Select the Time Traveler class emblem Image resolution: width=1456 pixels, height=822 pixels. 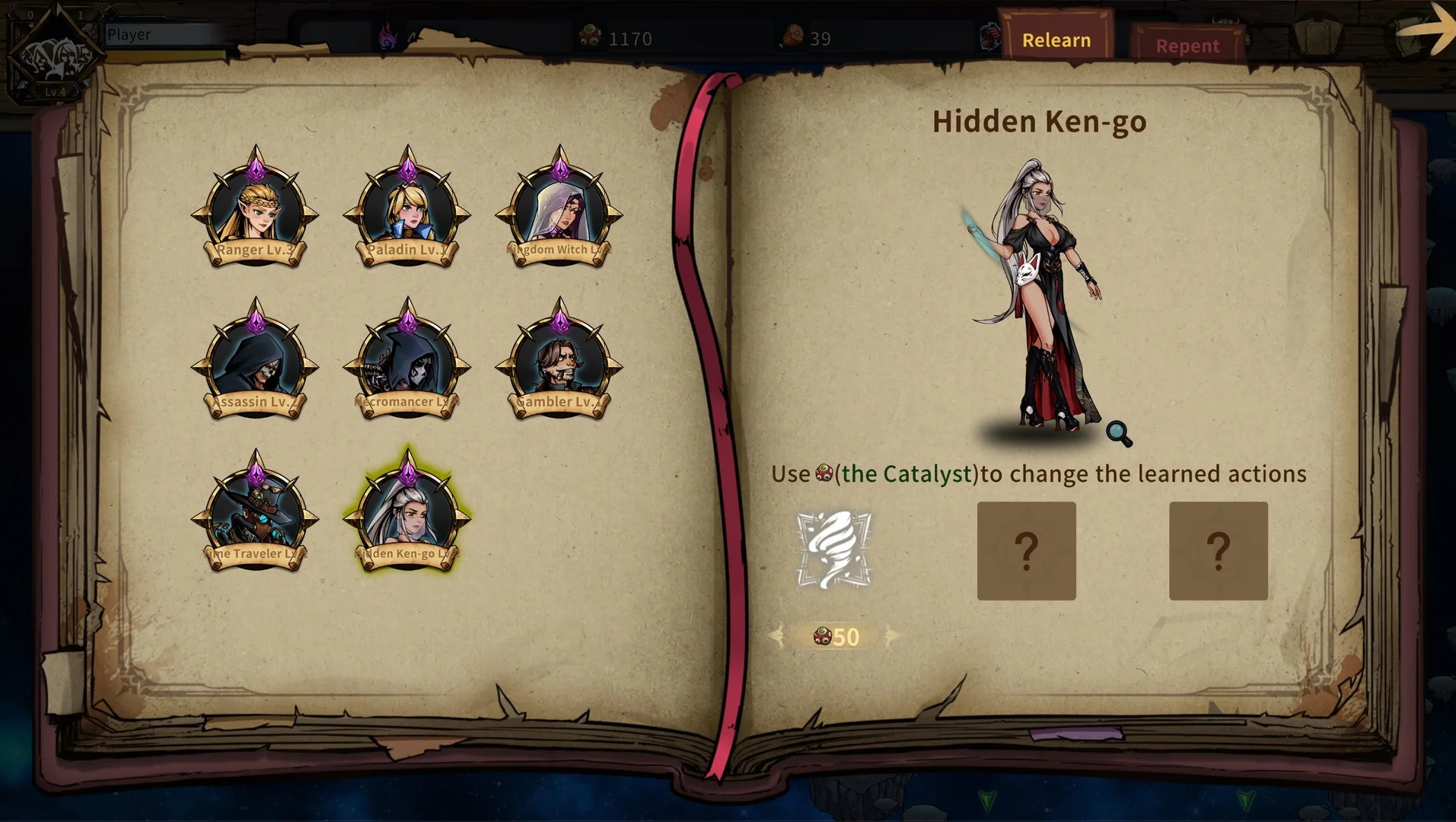coord(255,515)
